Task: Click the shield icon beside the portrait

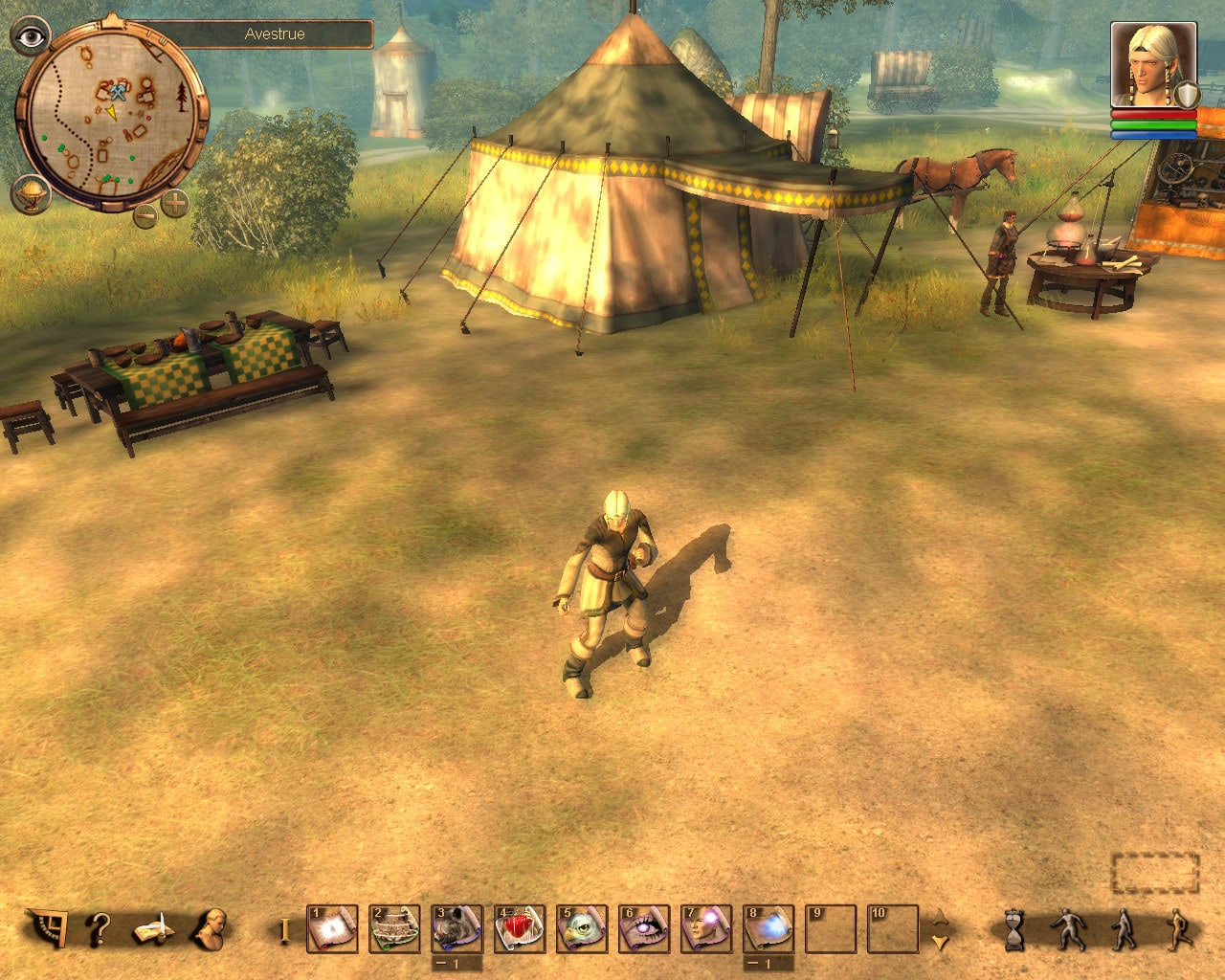Action: coord(1187,95)
